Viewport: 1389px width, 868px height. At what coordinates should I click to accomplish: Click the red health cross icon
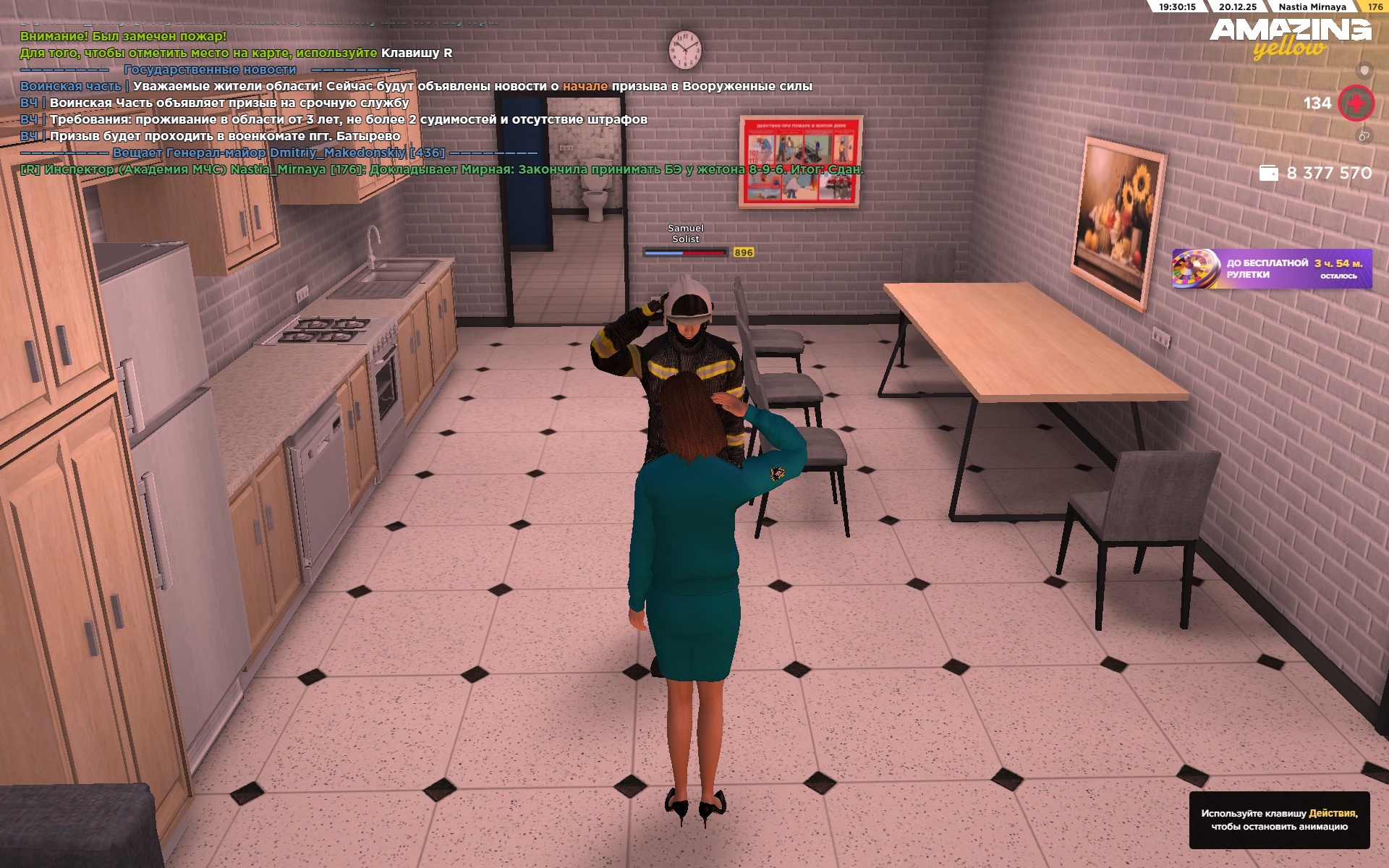[x=1355, y=103]
